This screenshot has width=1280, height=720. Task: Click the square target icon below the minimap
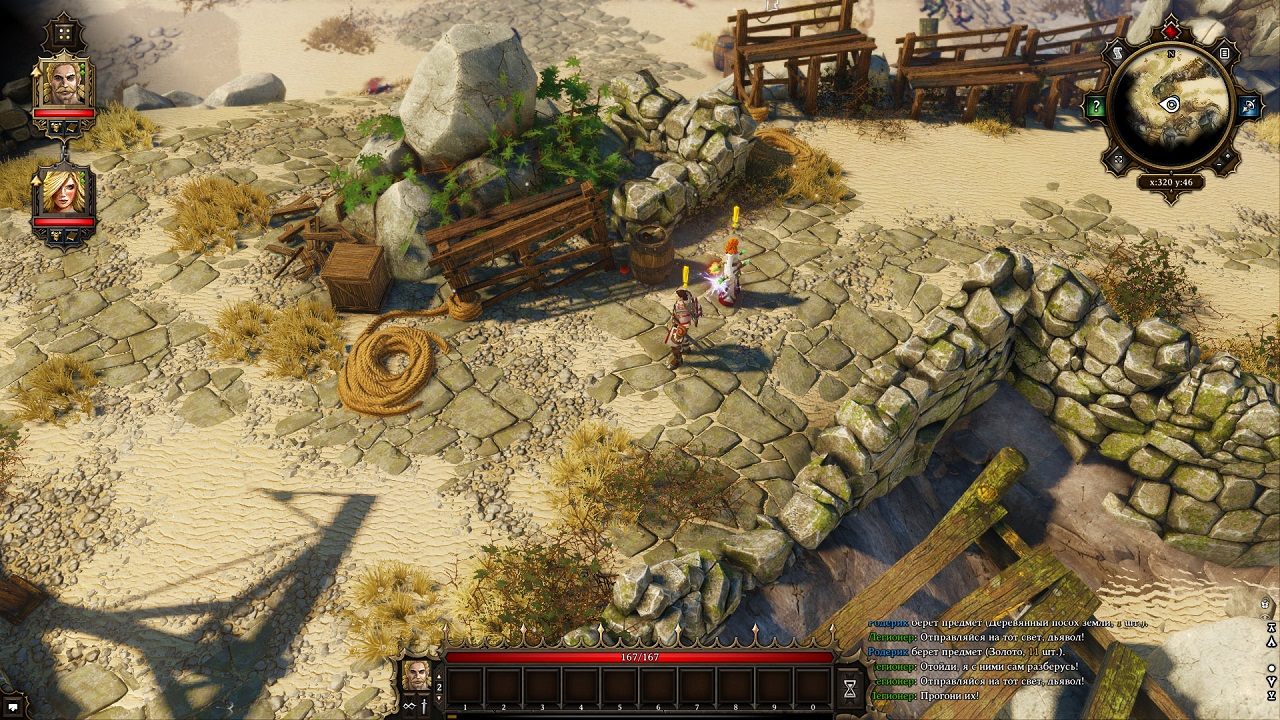(x=1120, y=159)
